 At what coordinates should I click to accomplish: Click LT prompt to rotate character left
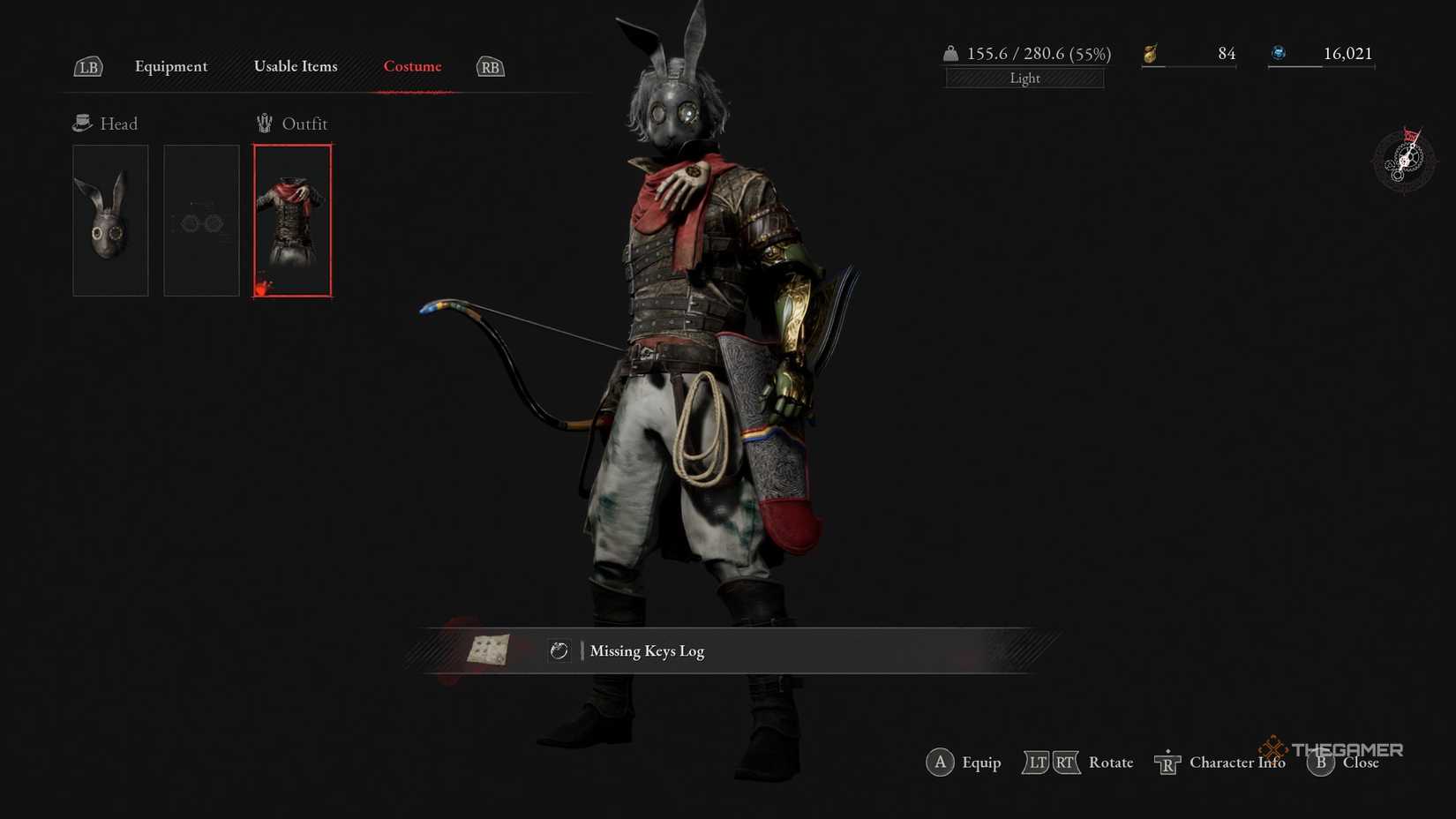[x=1037, y=762]
